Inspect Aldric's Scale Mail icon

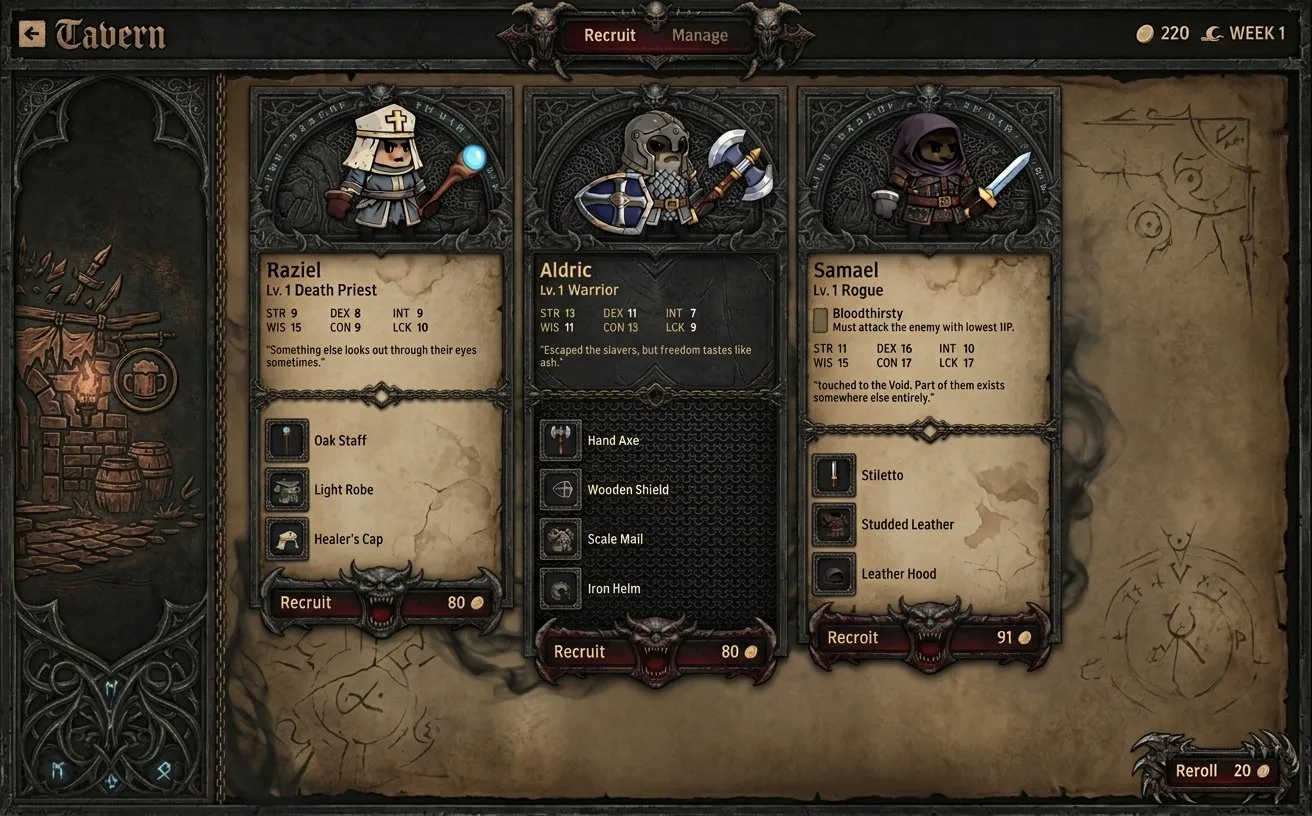pos(561,539)
